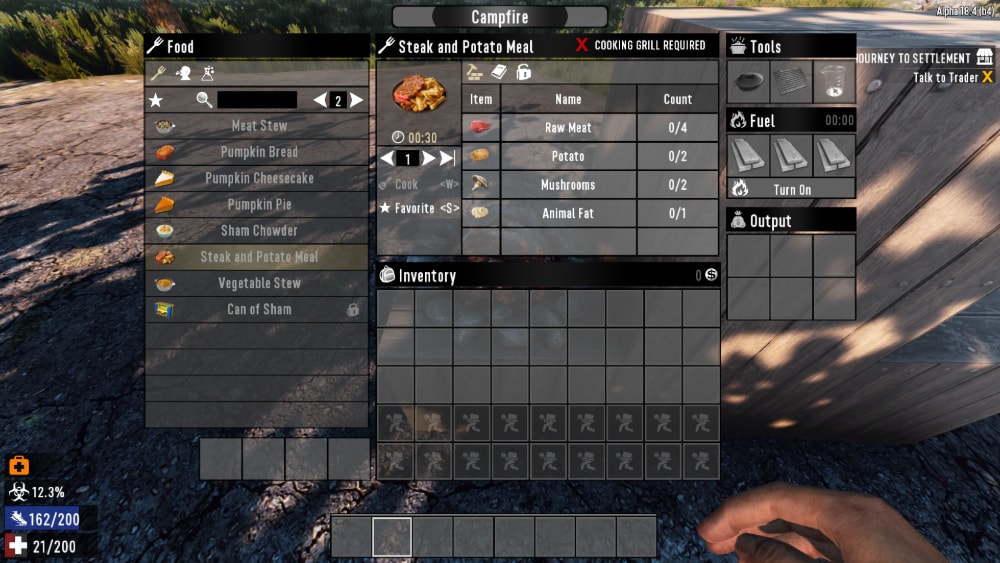Open the Sham Chowder recipe

click(258, 230)
